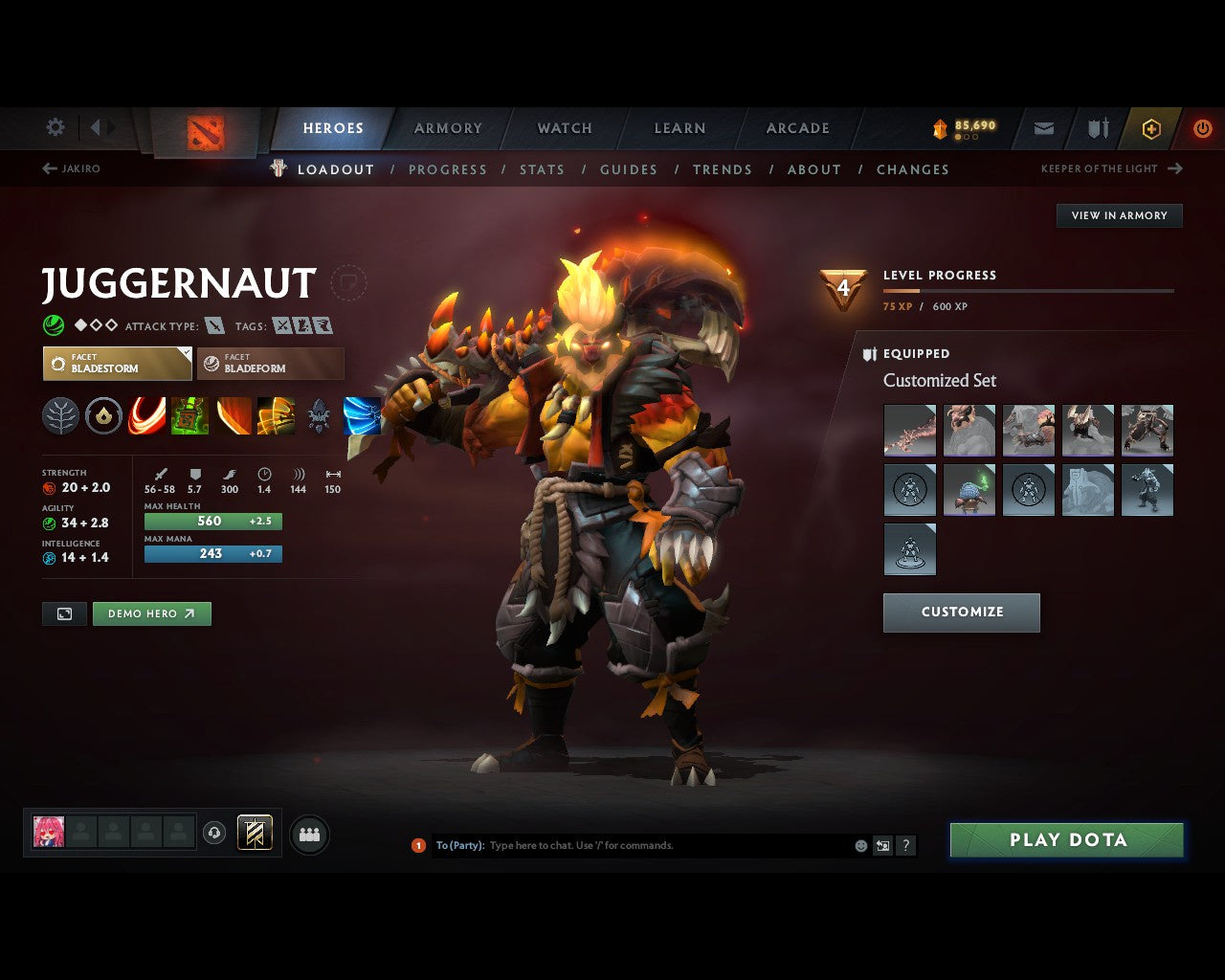Open the mail inbox icon
Image resolution: width=1225 pixels, height=980 pixels.
pos(1043,127)
